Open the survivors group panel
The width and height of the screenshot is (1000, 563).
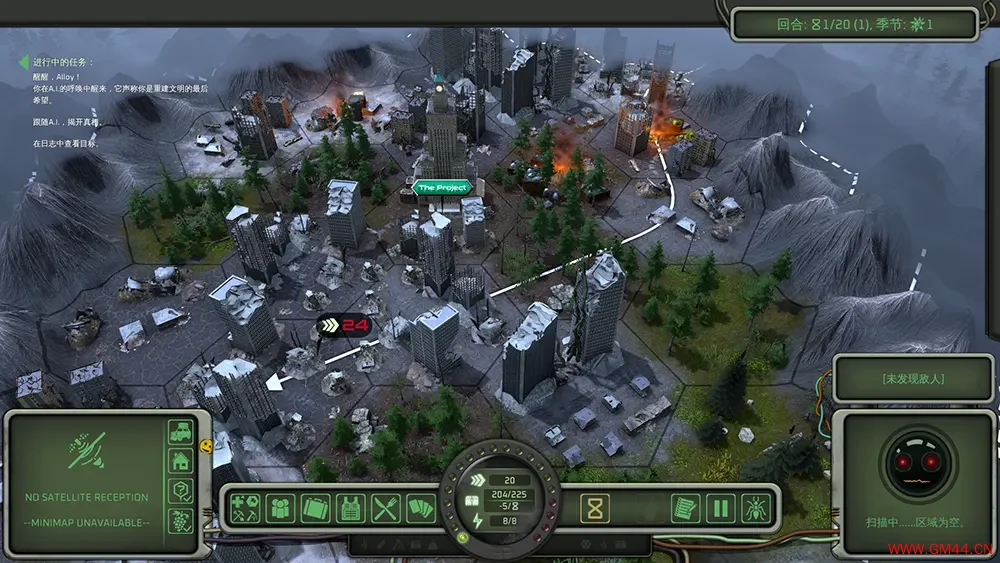[x=281, y=509]
